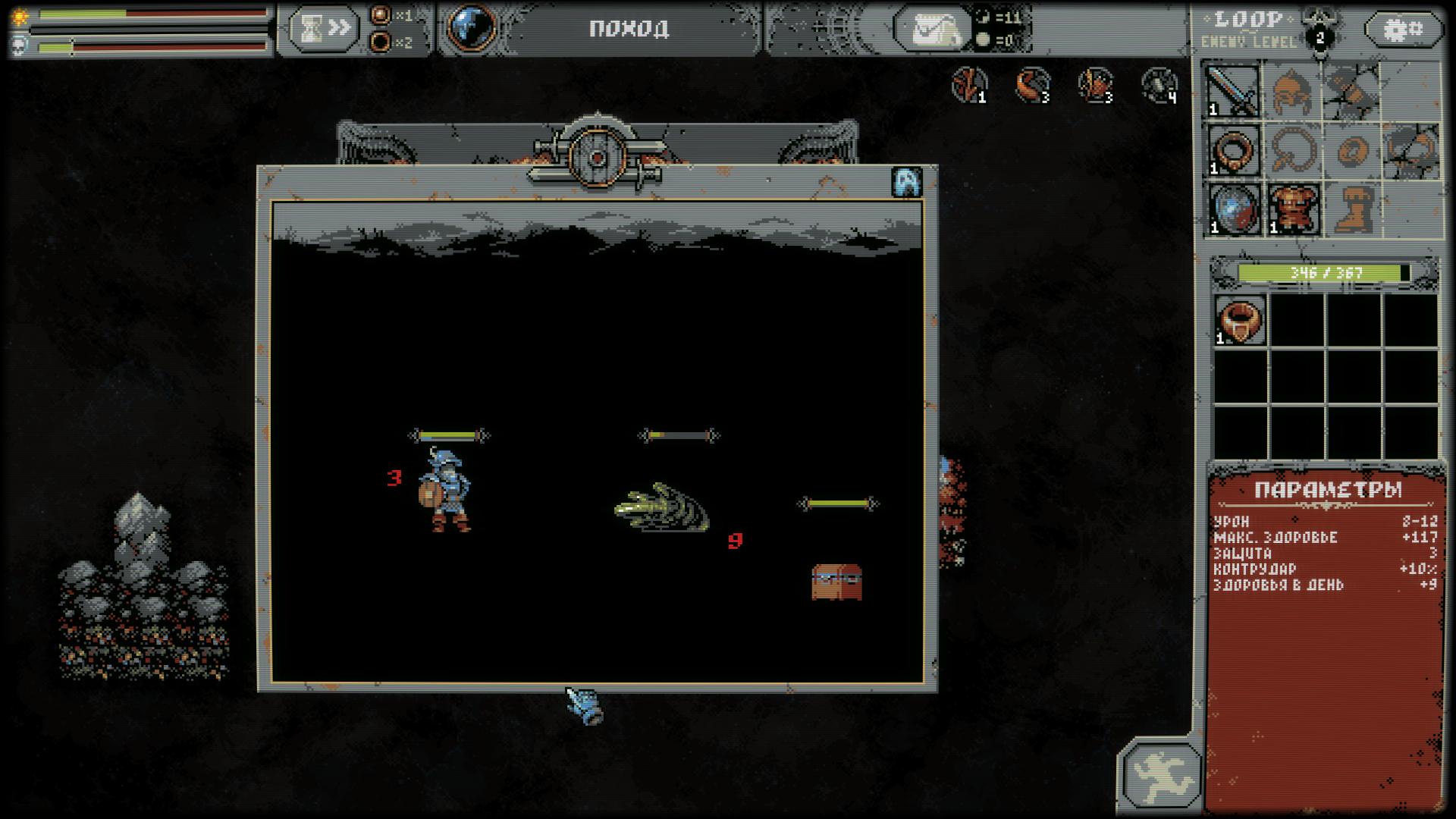
Task: Select the x2 speed option
Action: 381,42
